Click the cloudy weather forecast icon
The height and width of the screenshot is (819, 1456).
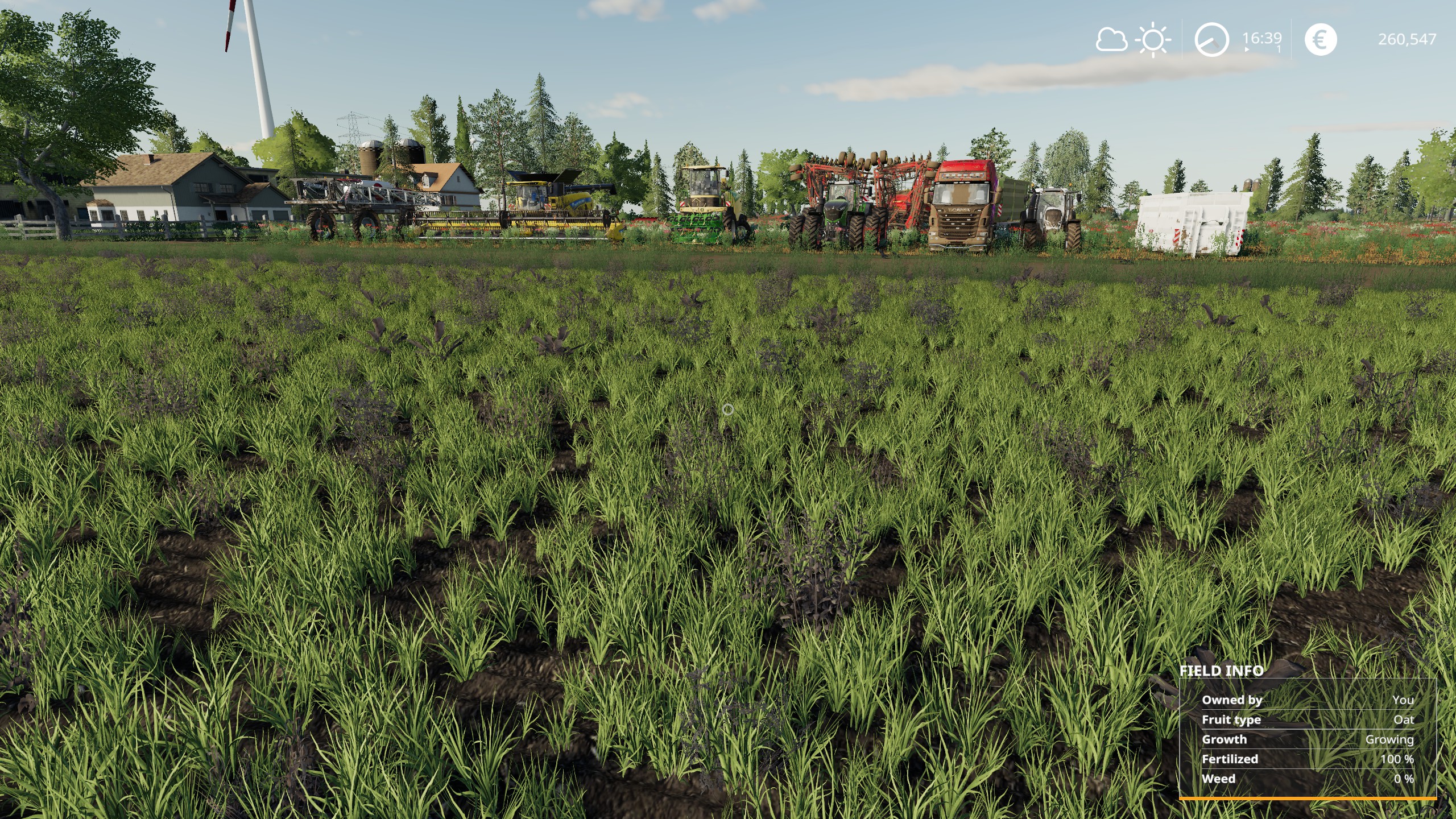[1111, 40]
